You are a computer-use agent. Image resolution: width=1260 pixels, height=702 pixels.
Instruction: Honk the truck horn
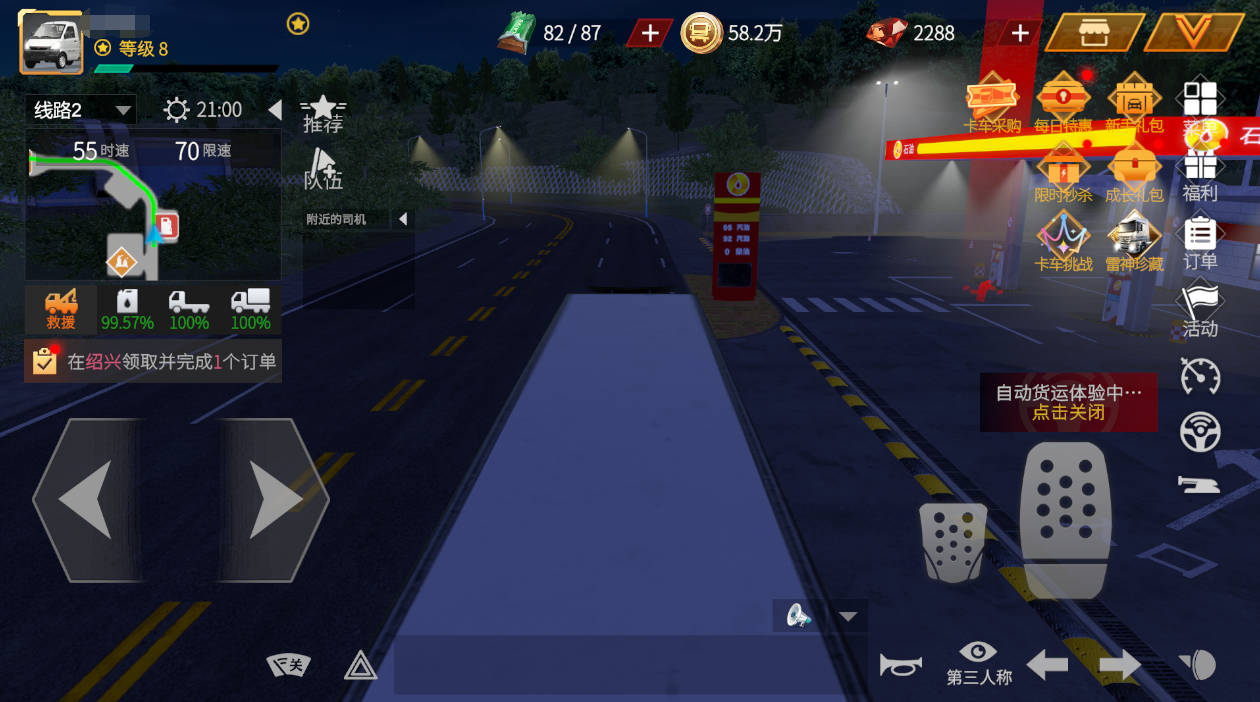pyautogui.click(x=900, y=665)
